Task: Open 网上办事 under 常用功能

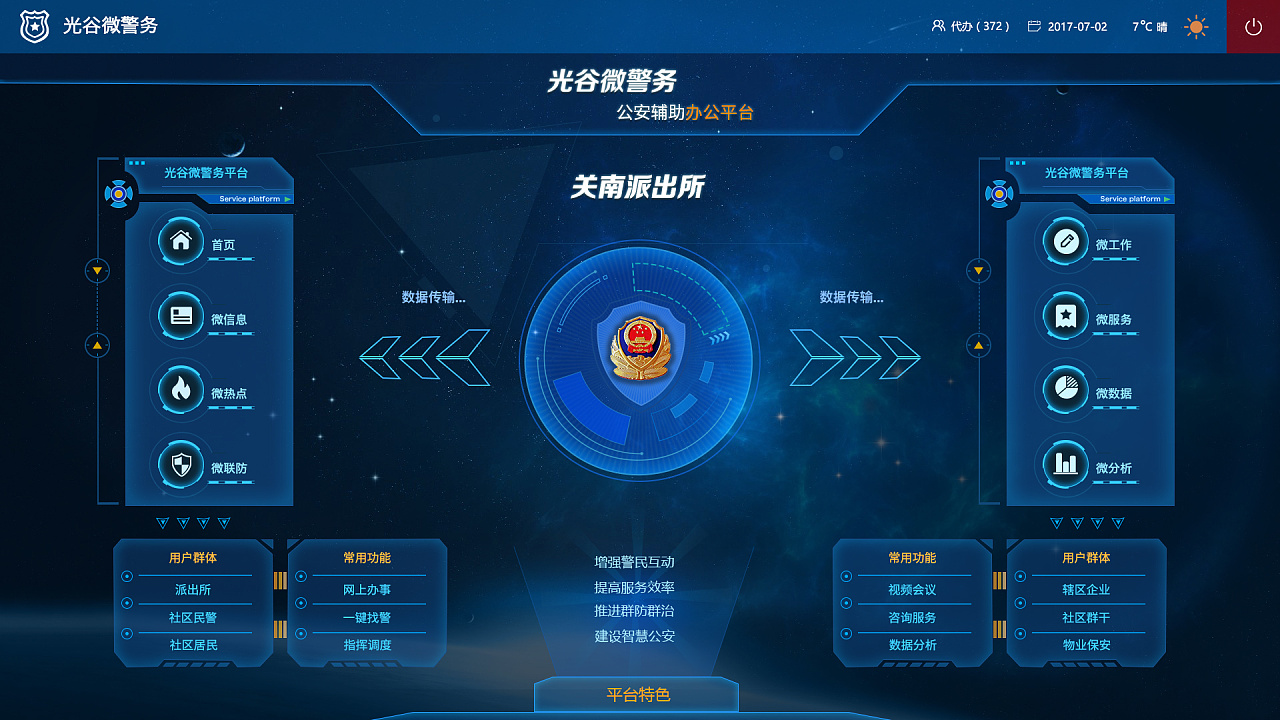Action: coord(366,589)
